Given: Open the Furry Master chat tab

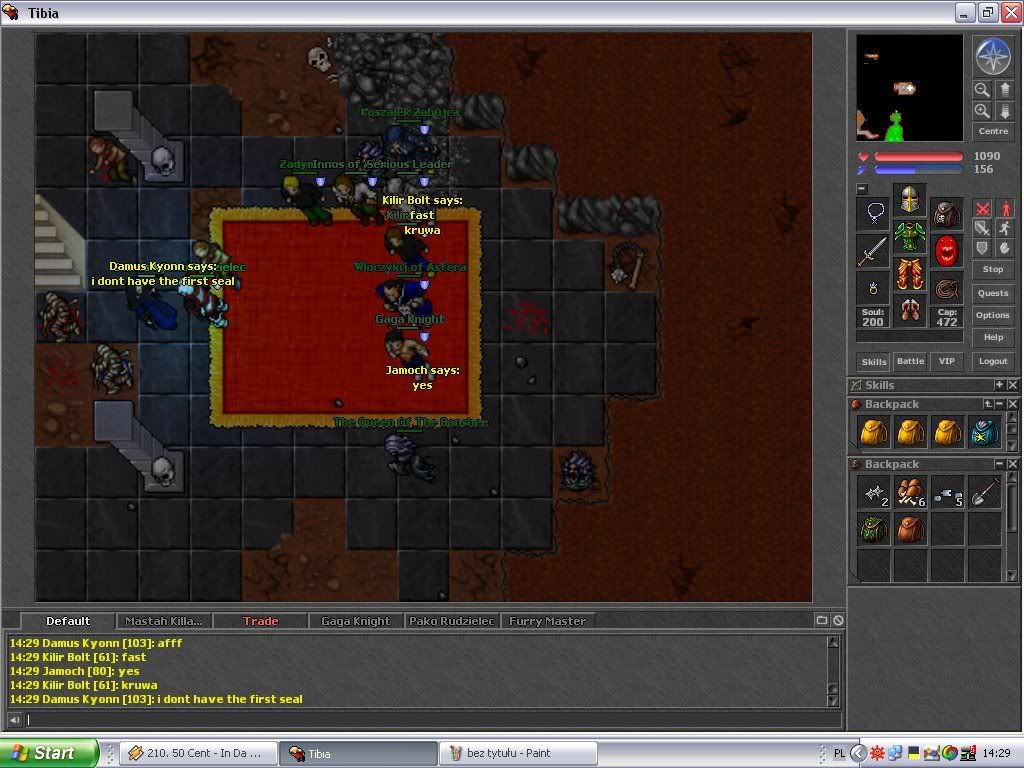Looking at the screenshot, I should click(x=547, y=621).
